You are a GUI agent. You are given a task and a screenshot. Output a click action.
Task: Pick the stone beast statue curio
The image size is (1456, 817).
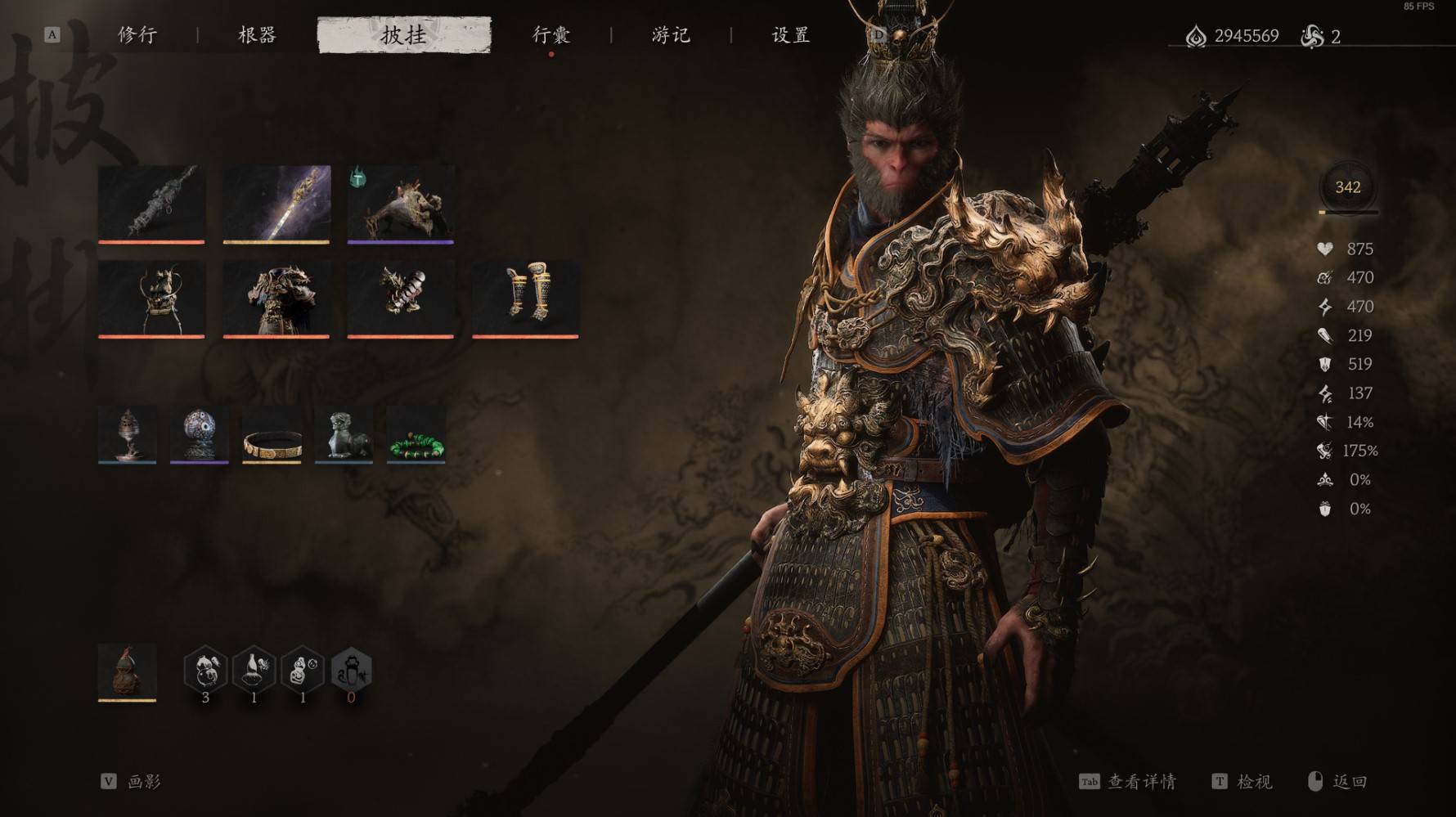pyautogui.click(x=344, y=434)
